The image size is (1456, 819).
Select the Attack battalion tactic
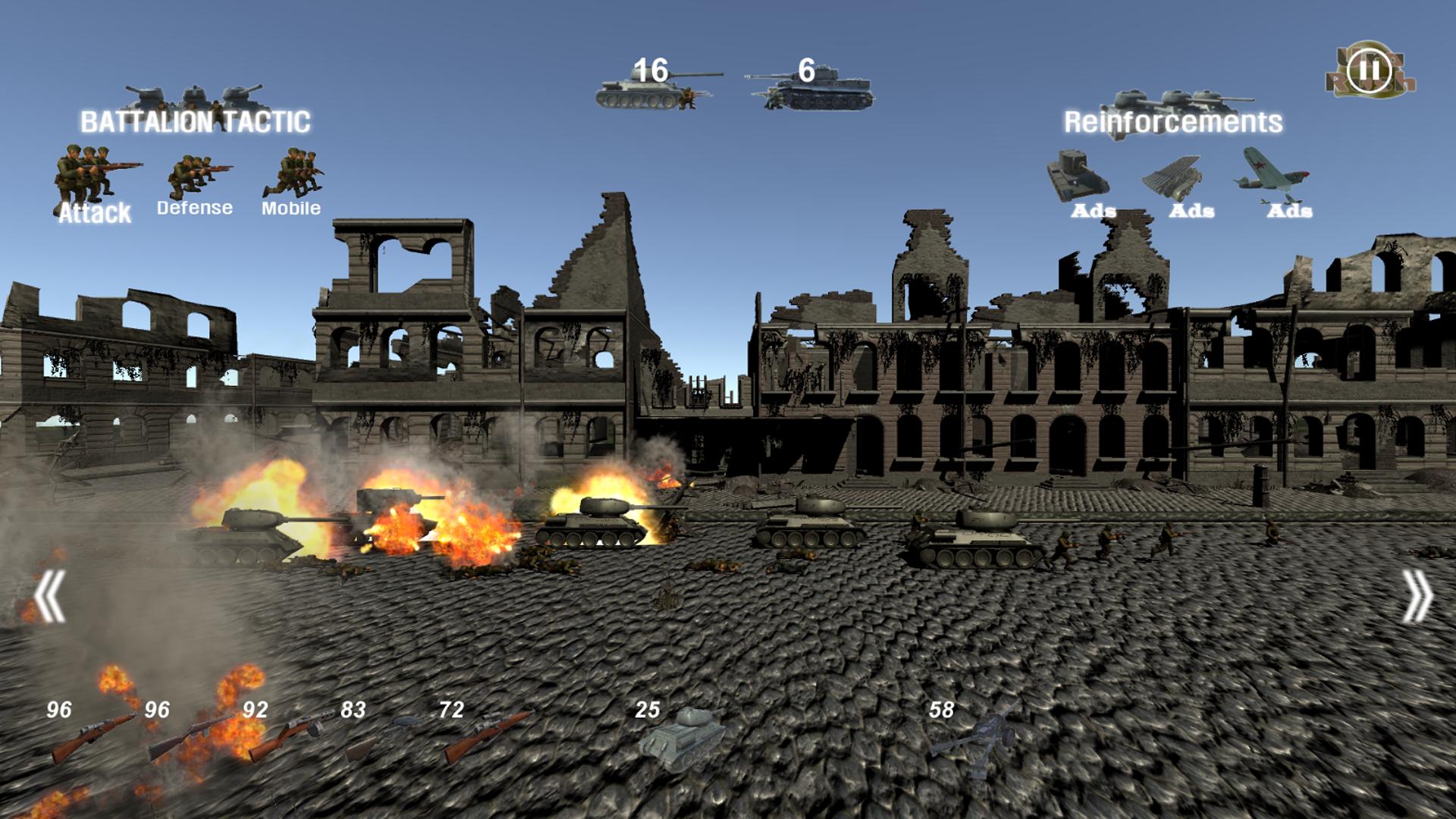coord(94,182)
